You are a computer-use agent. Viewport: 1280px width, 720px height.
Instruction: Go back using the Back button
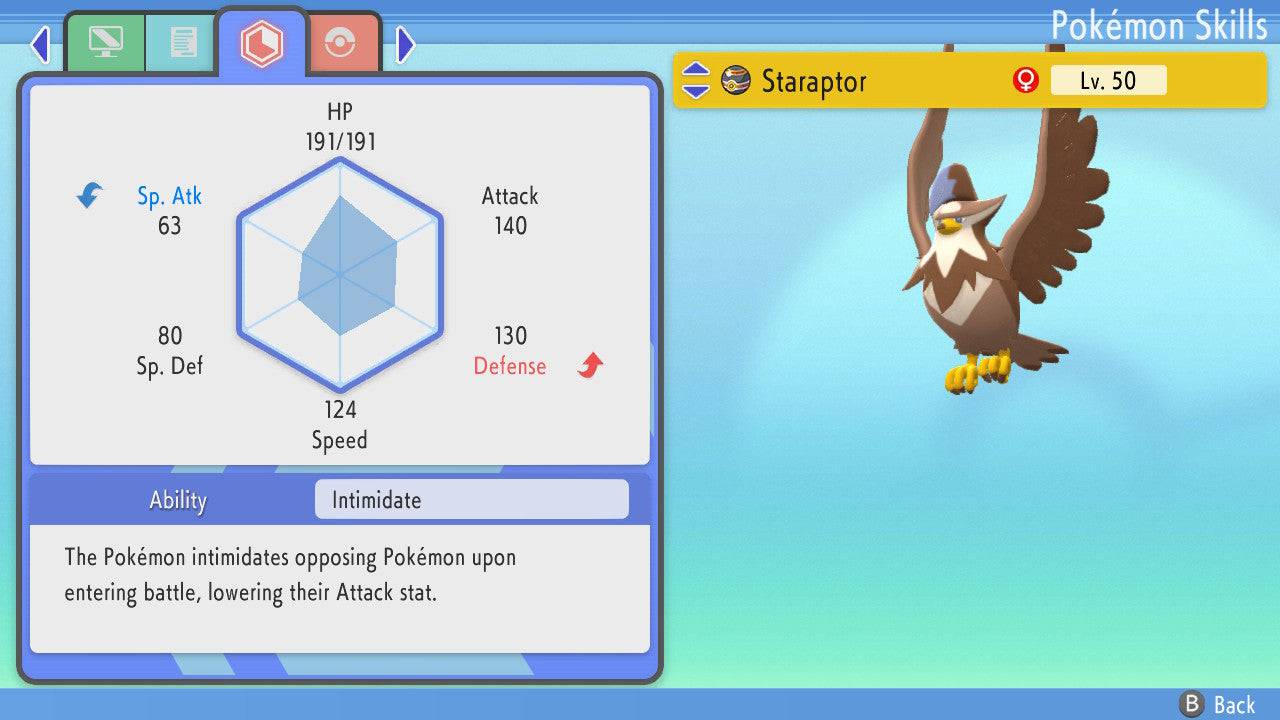(x=1217, y=704)
